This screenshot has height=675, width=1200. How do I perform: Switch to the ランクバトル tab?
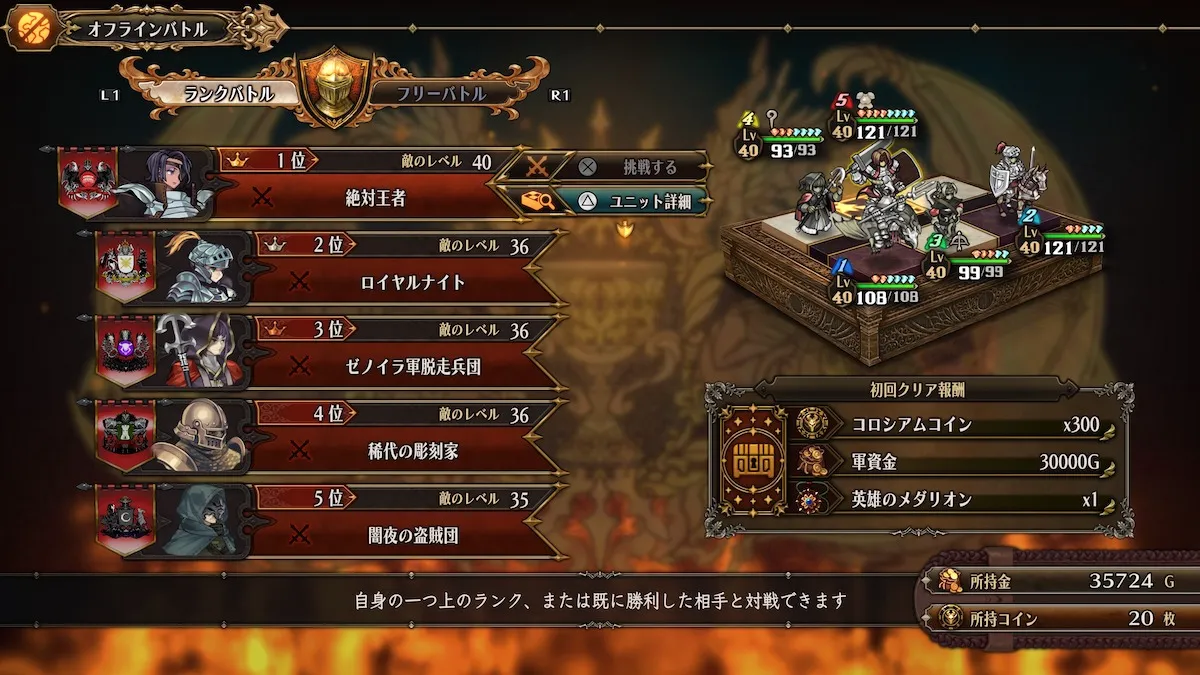tap(228, 94)
